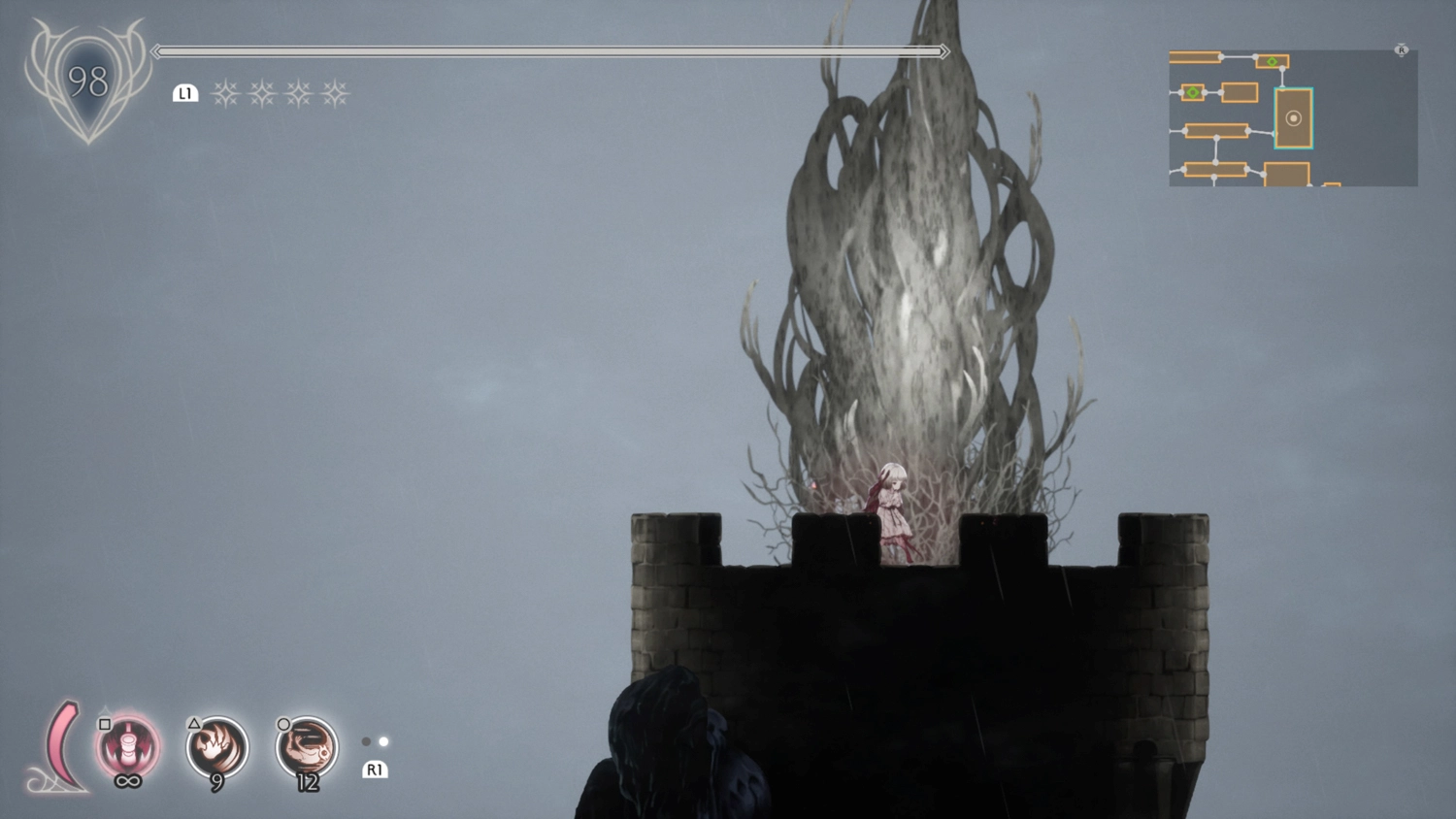Select the level 98 emblem
The height and width of the screenshot is (819, 1456).
[x=87, y=82]
